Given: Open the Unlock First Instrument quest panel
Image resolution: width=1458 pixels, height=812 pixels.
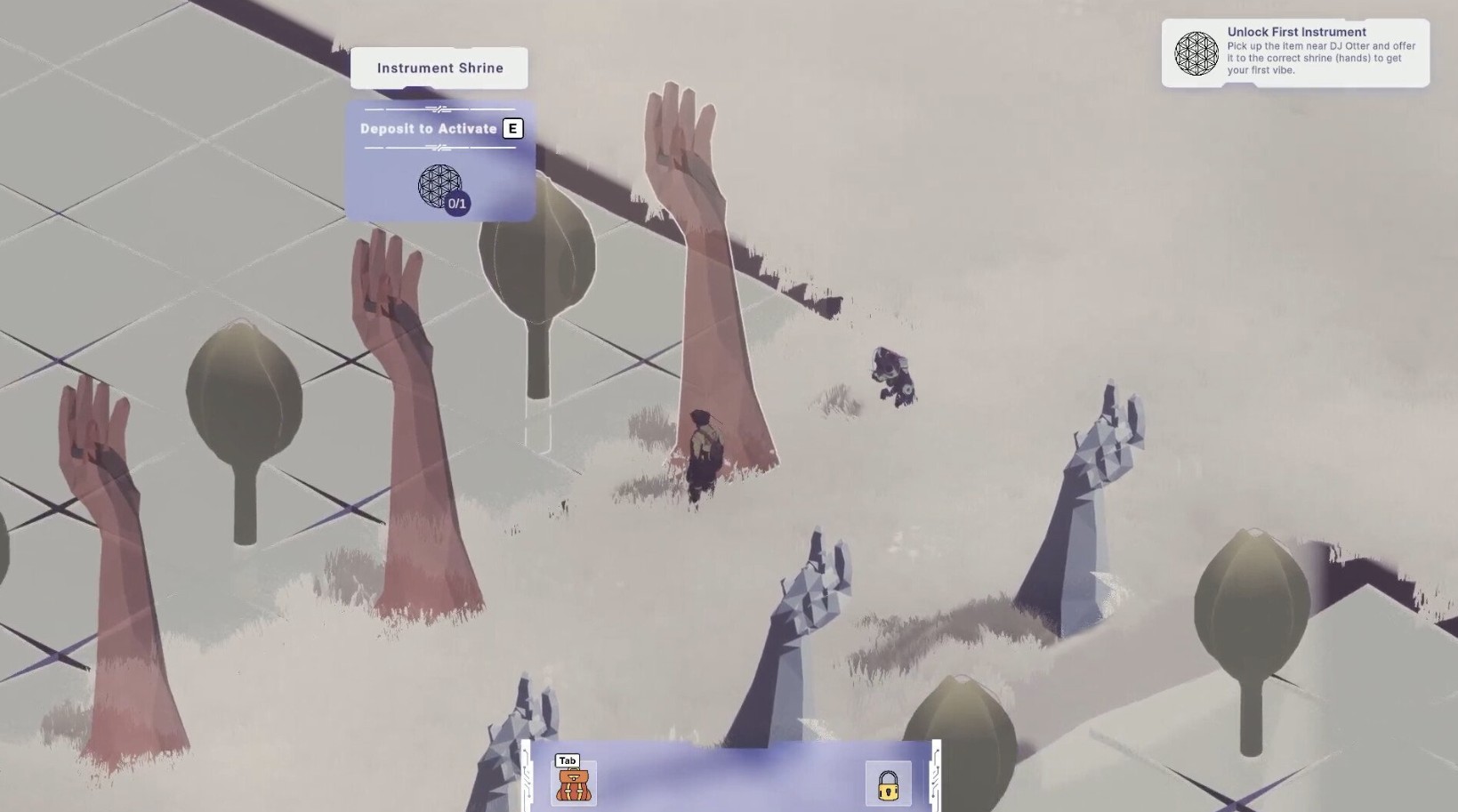Looking at the screenshot, I should [x=1294, y=52].
